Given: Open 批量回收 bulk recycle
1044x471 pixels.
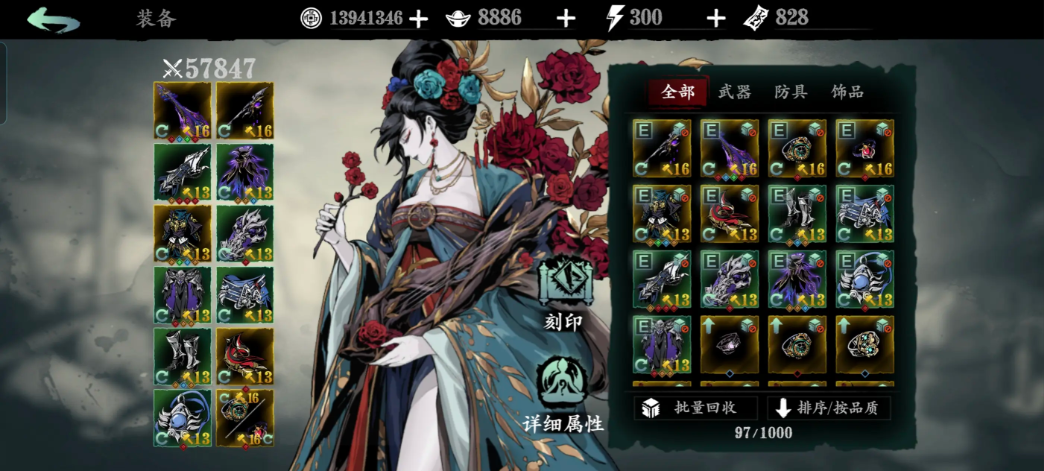Looking at the screenshot, I should pos(695,408).
